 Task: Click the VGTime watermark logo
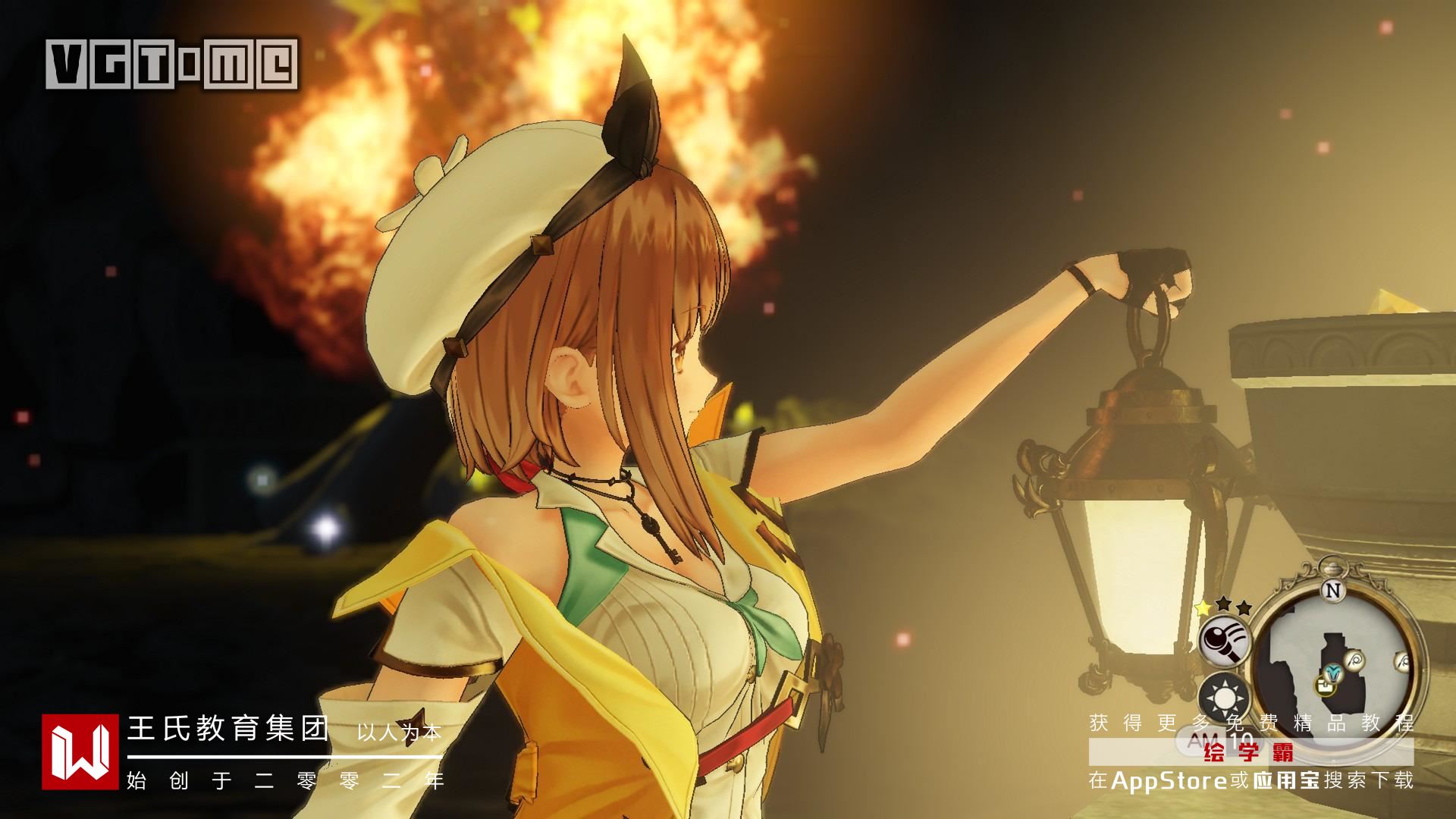tap(172, 63)
